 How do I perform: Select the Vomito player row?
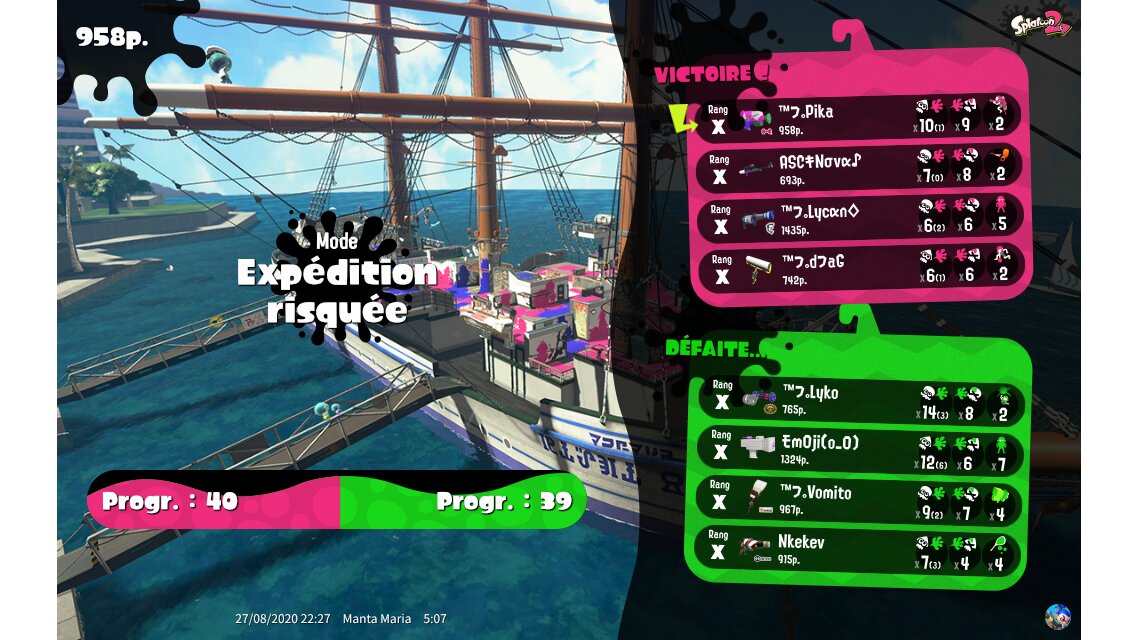click(x=860, y=500)
